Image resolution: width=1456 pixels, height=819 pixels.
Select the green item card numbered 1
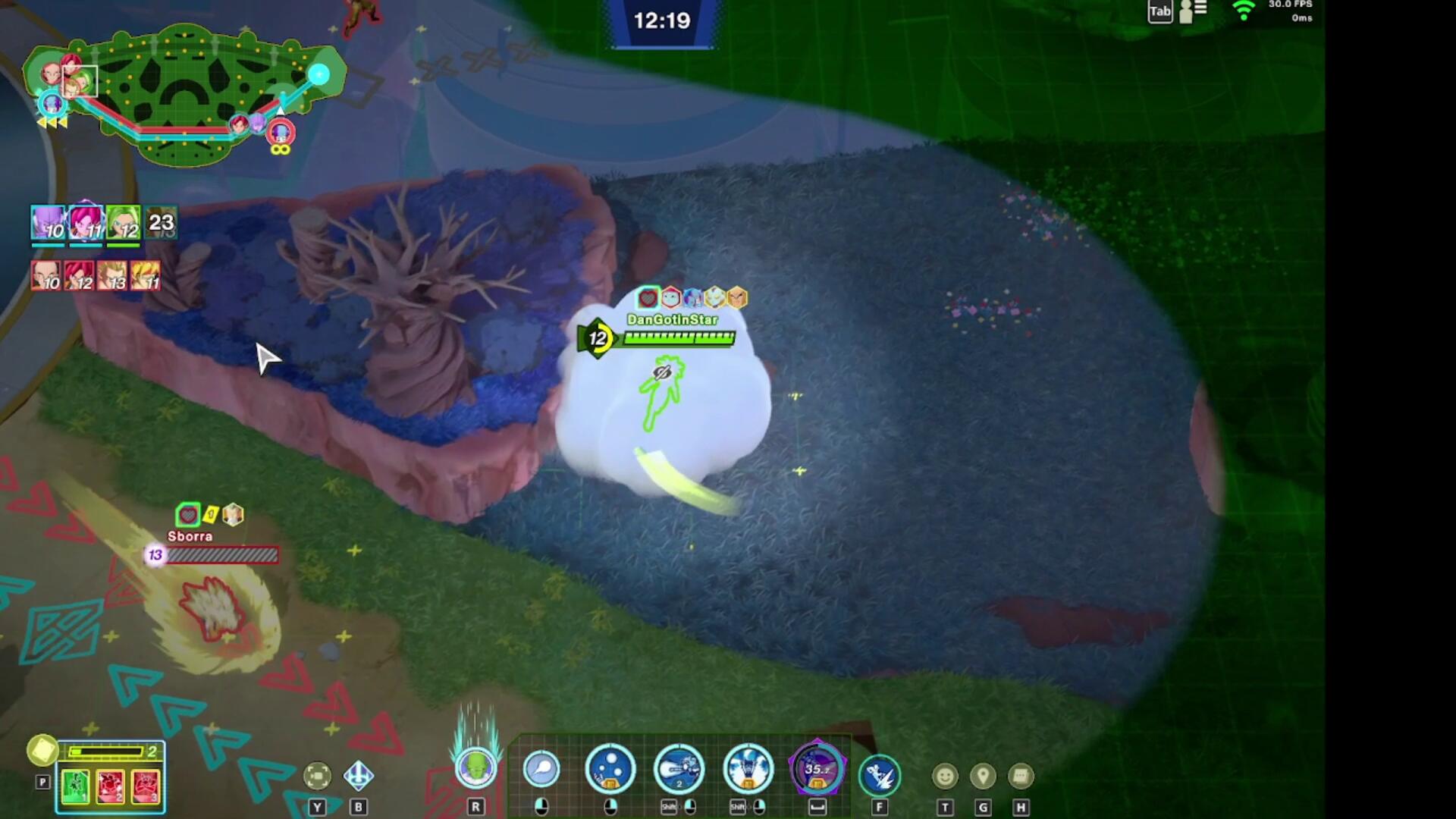tap(75, 786)
